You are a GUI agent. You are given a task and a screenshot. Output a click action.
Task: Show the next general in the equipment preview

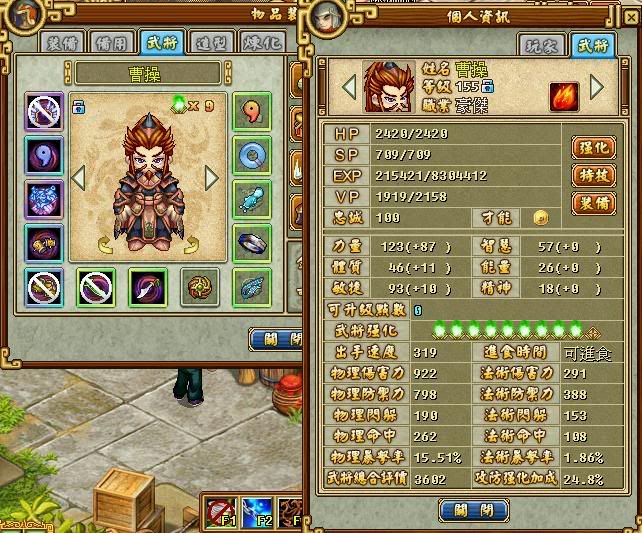[211, 178]
